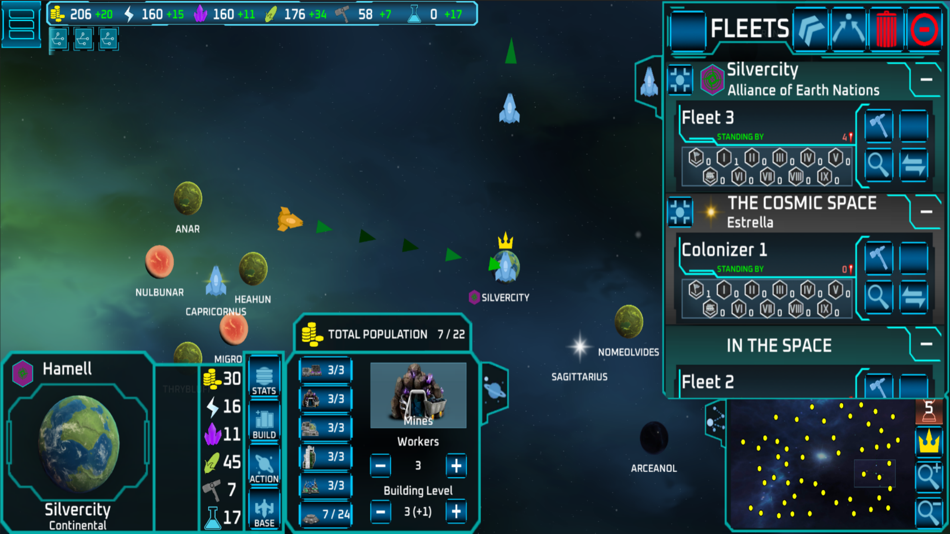Click the galaxy minimap

coord(820,465)
